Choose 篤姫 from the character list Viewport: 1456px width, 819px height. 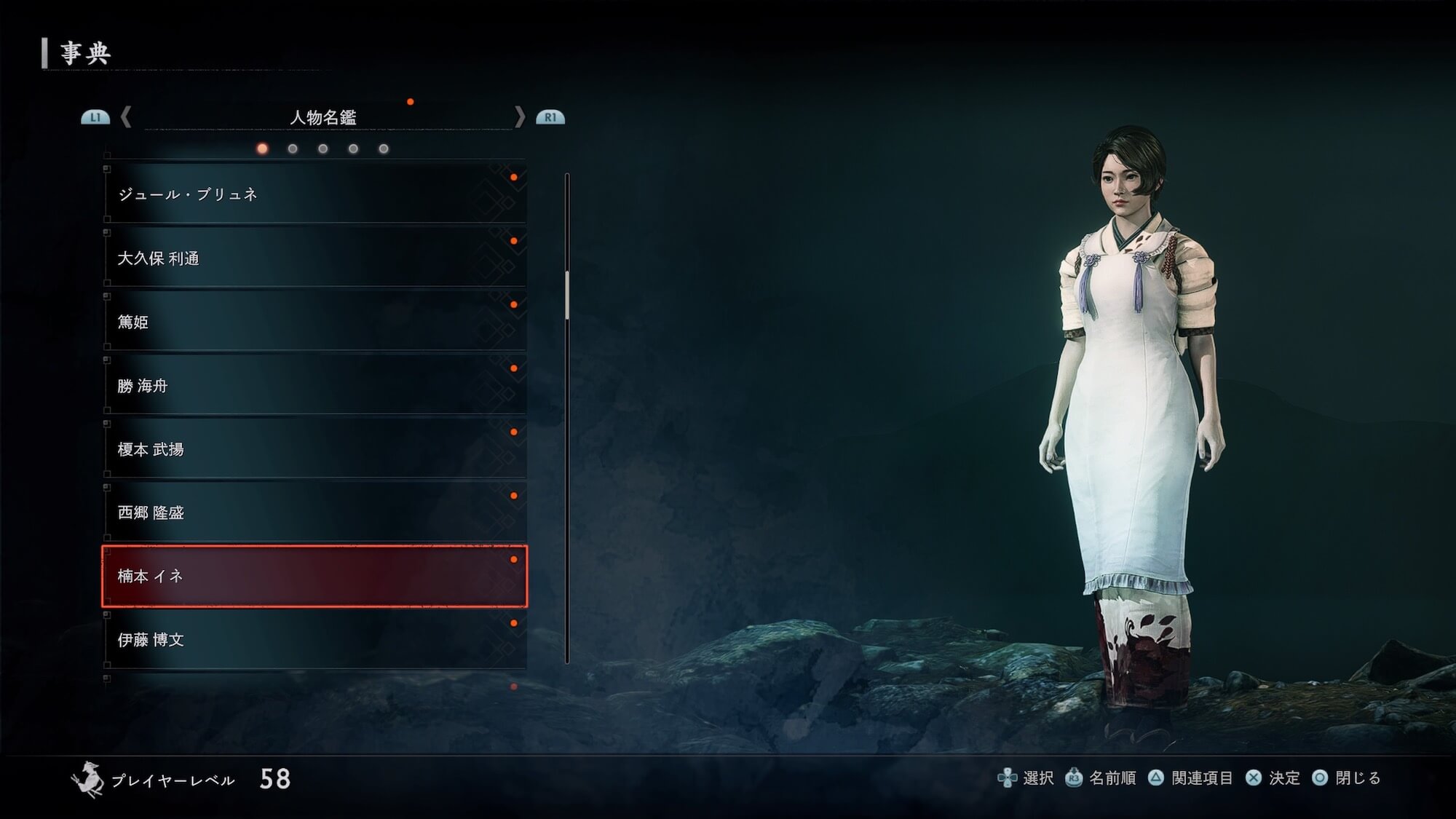[314, 322]
